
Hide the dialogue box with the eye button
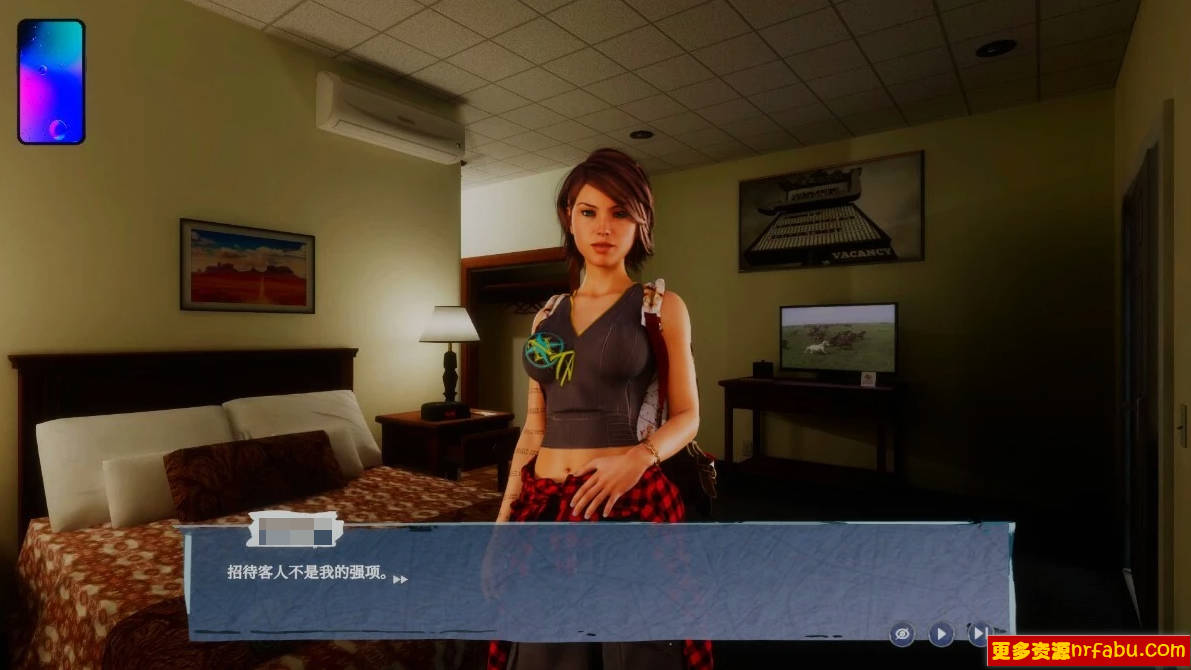click(x=902, y=633)
